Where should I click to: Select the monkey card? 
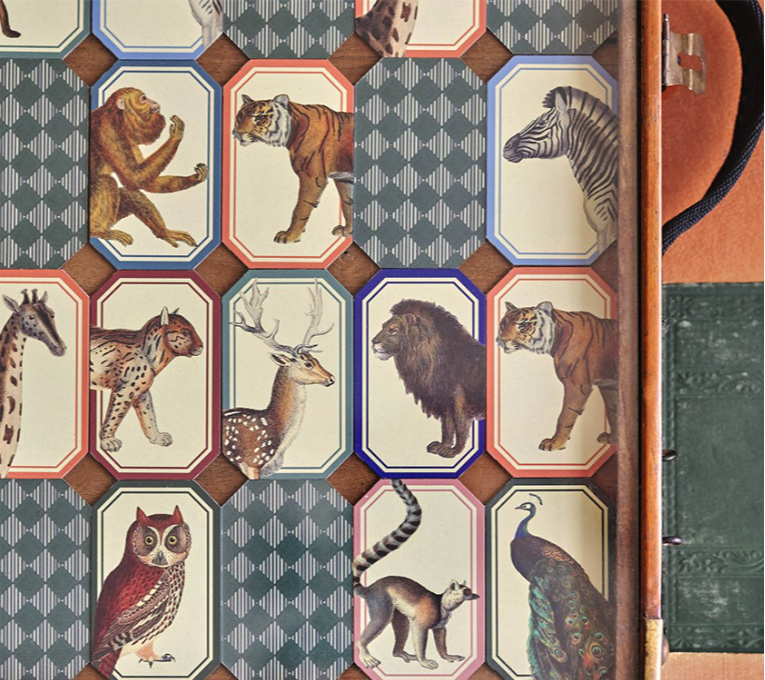pos(153,165)
